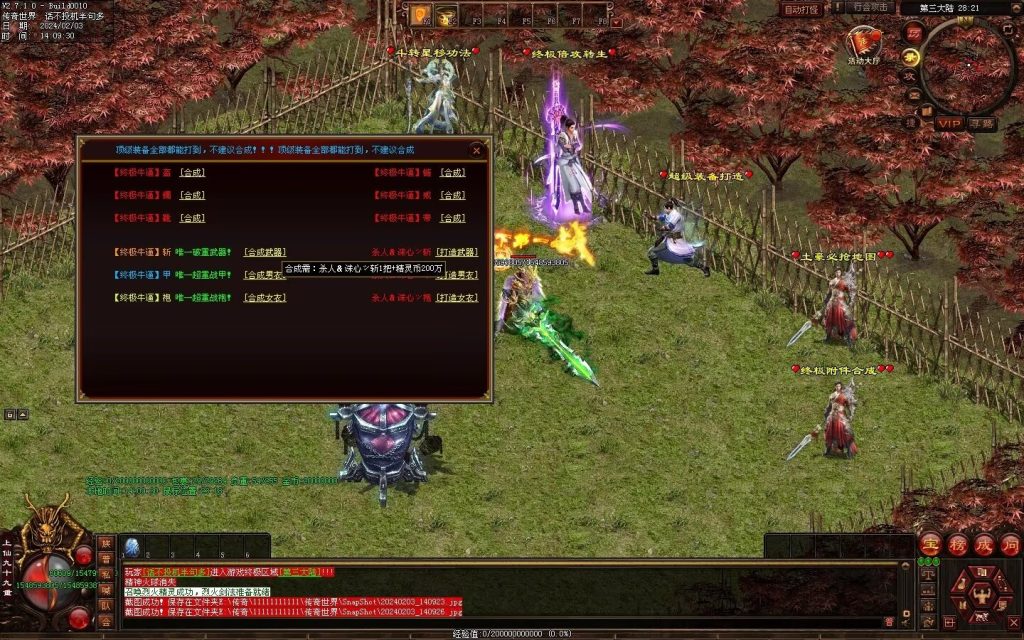Open the 宝 treasure round button
This screenshot has height=640, width=1024.
(930, 546)
